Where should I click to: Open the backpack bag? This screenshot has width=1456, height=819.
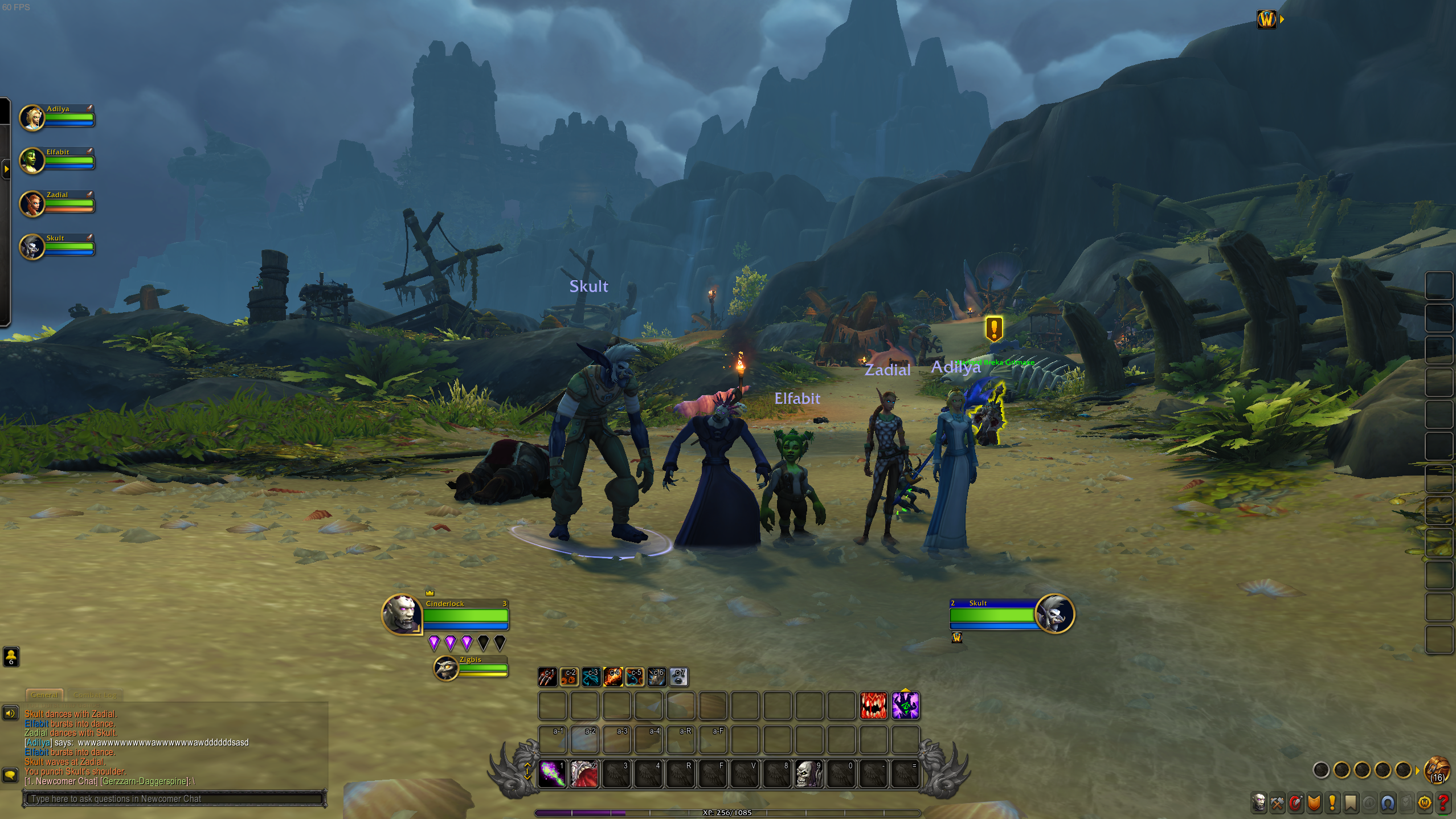[1437, 770]
